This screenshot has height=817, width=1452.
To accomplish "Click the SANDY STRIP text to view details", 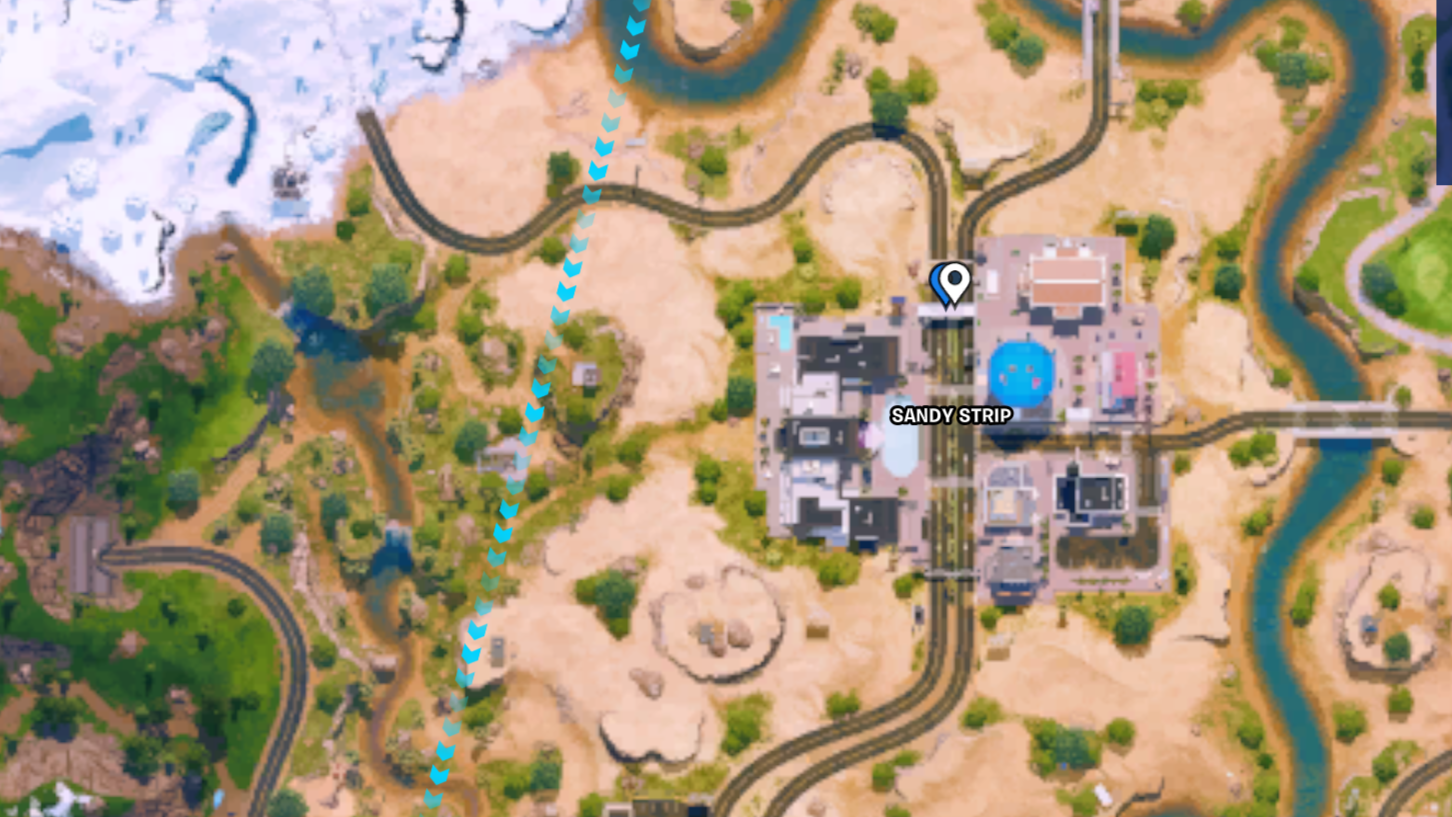I will (952, 416).
